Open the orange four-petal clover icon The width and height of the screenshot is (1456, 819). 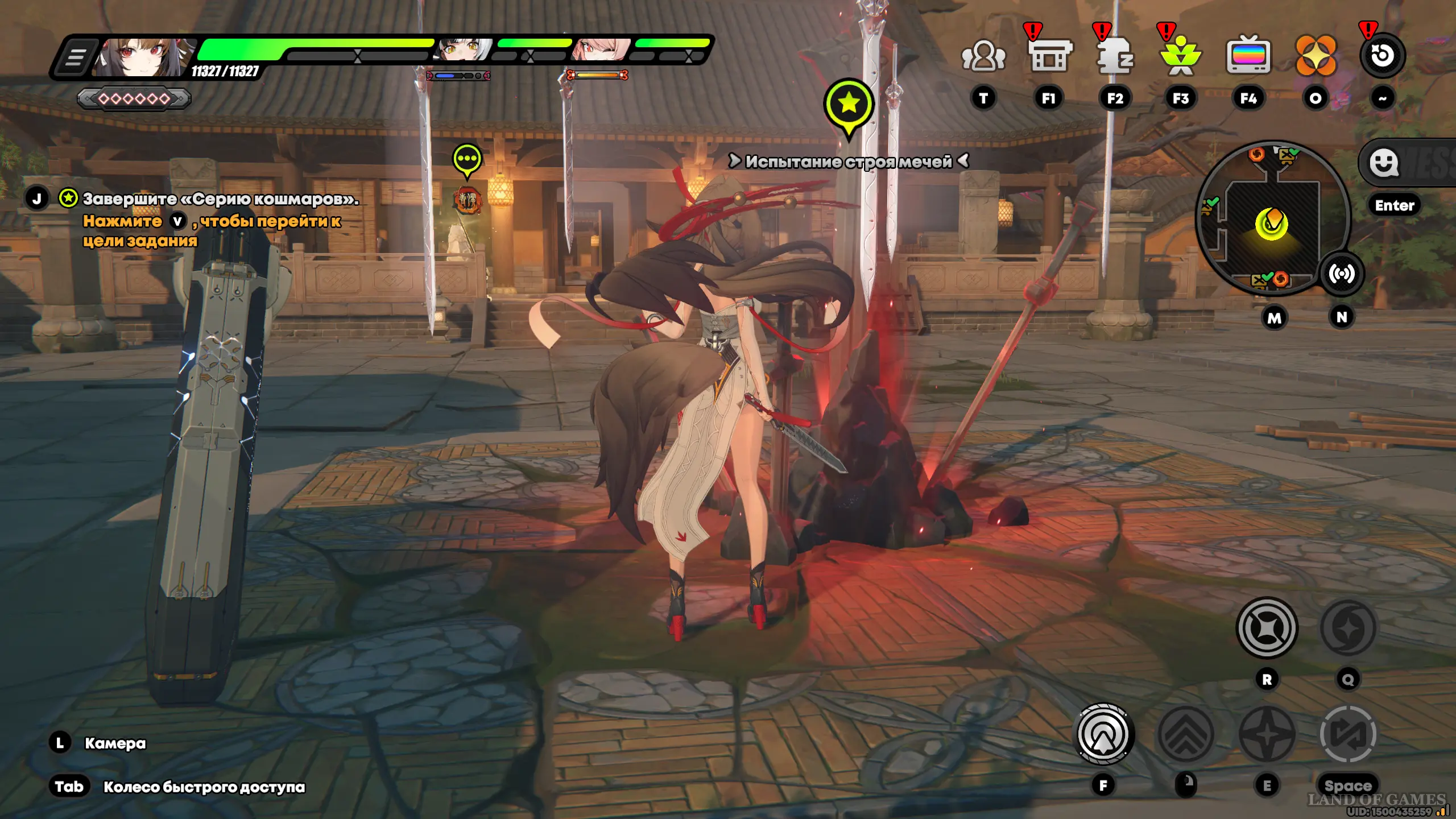(x=1316, y=56)
